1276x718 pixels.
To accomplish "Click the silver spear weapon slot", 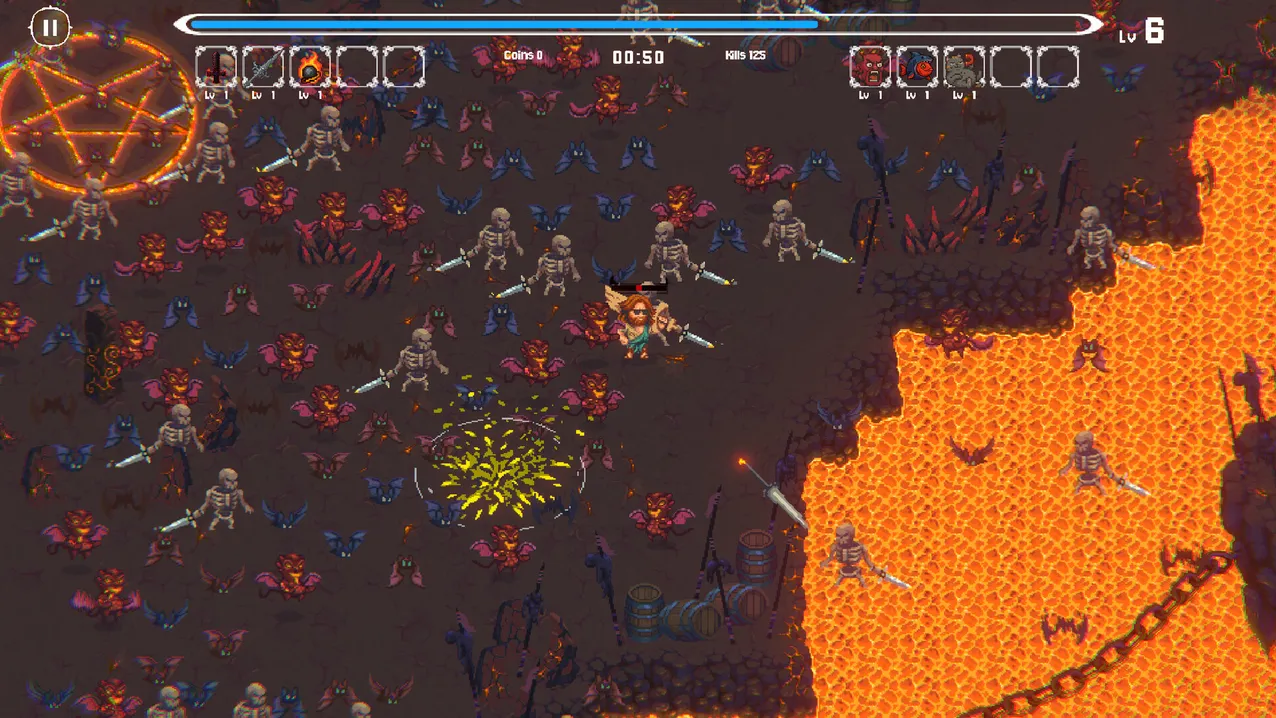I will coord(263,67).
